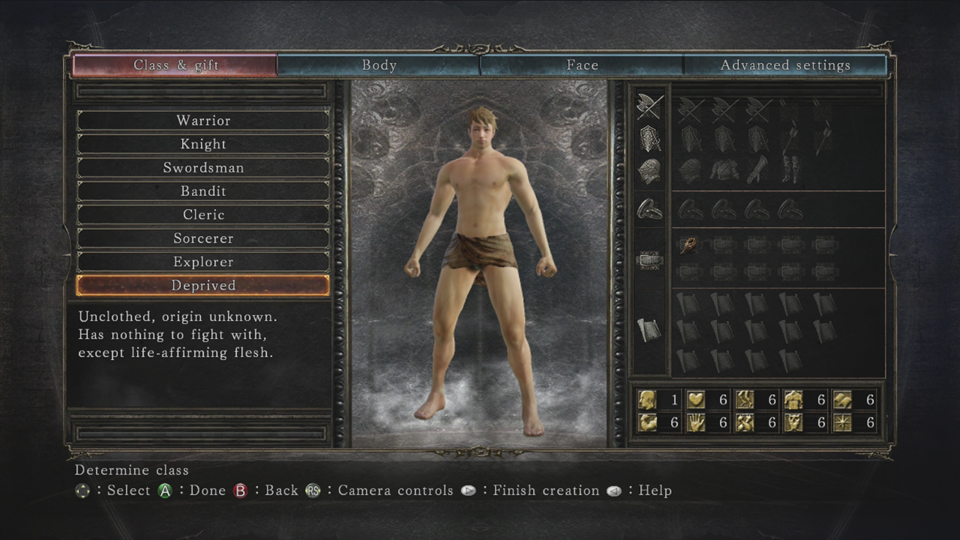The image size is (960, 540).
Task: Switch to the Face tab
Action: [x=582, y=66]
